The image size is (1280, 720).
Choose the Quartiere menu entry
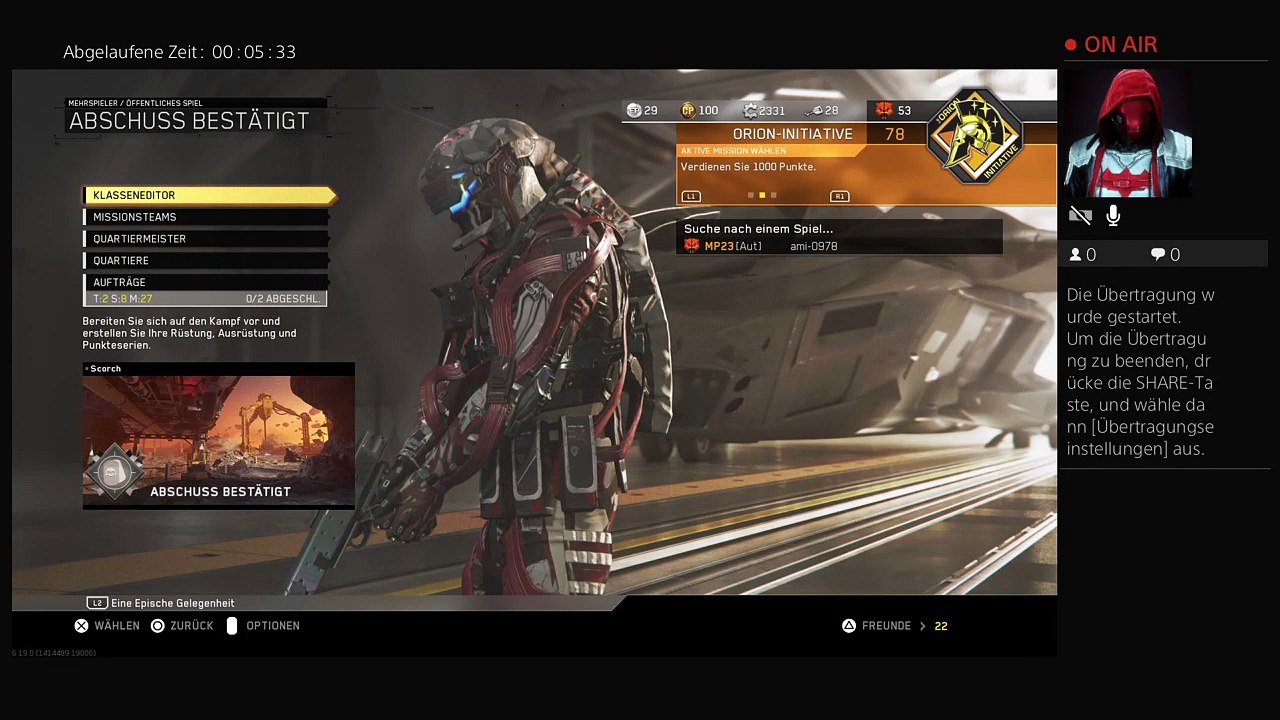[206, 261]
